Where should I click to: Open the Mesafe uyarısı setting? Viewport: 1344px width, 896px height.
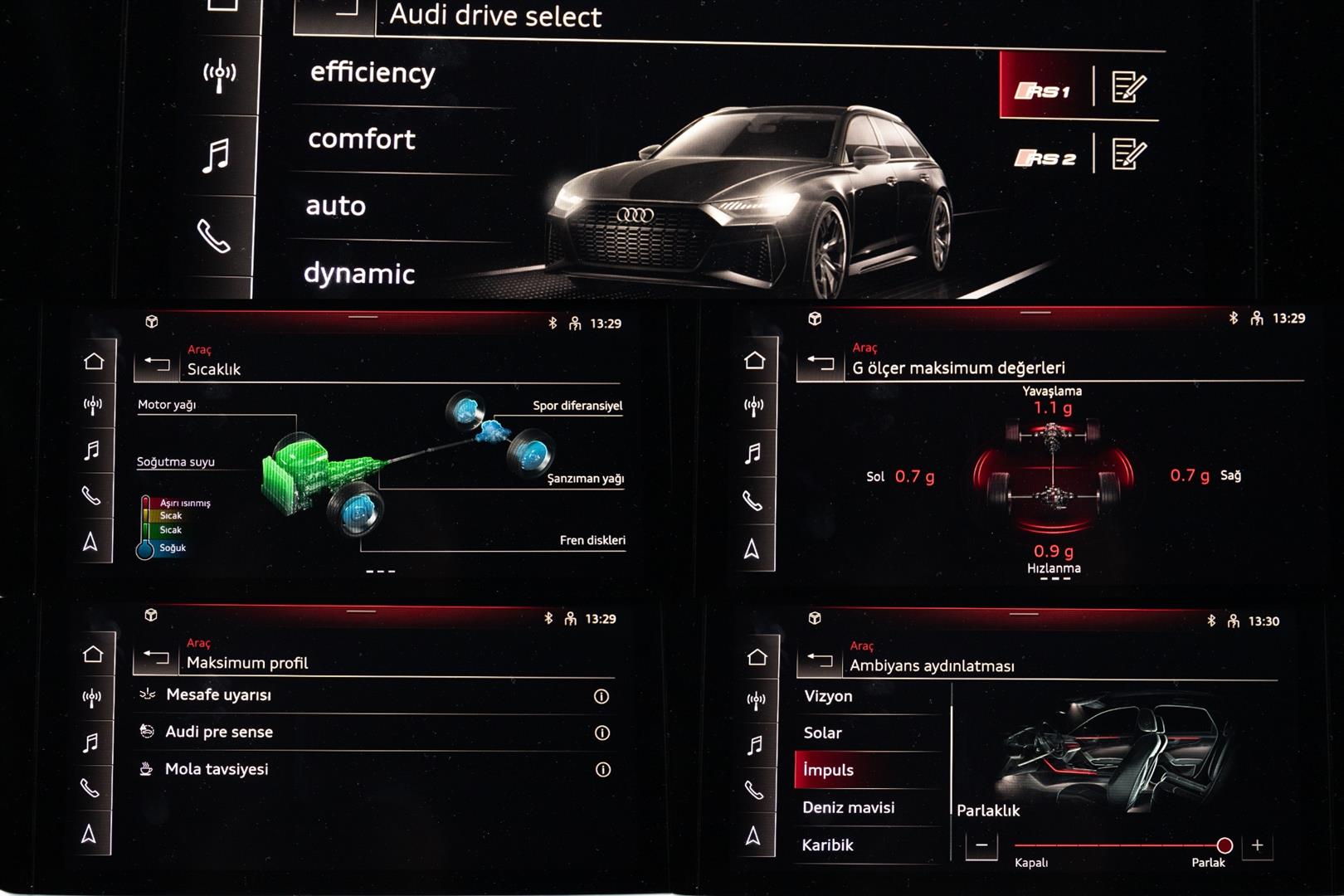(219, 695)
